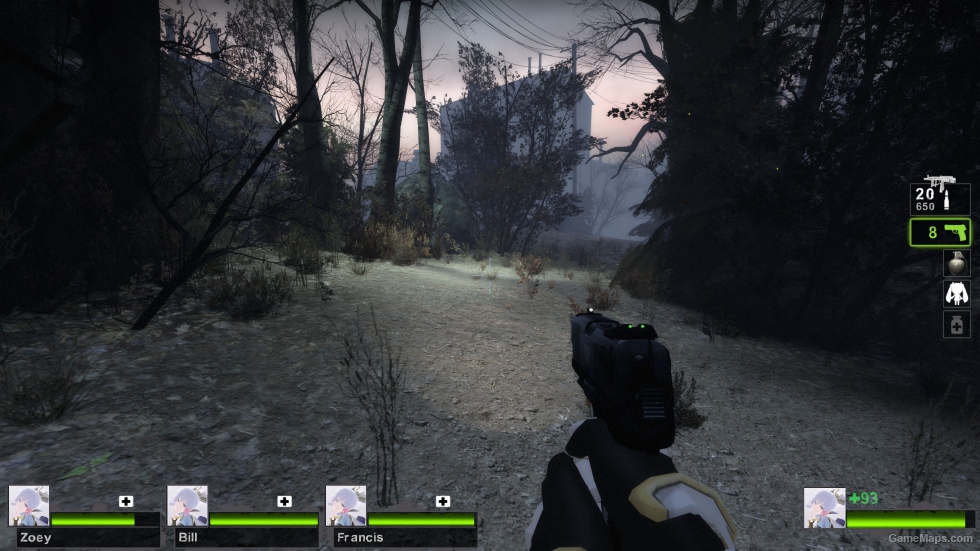Select the submachine gun weapon slot
Image resolution: width=980 pixels, height=551 pixels.
940,196
